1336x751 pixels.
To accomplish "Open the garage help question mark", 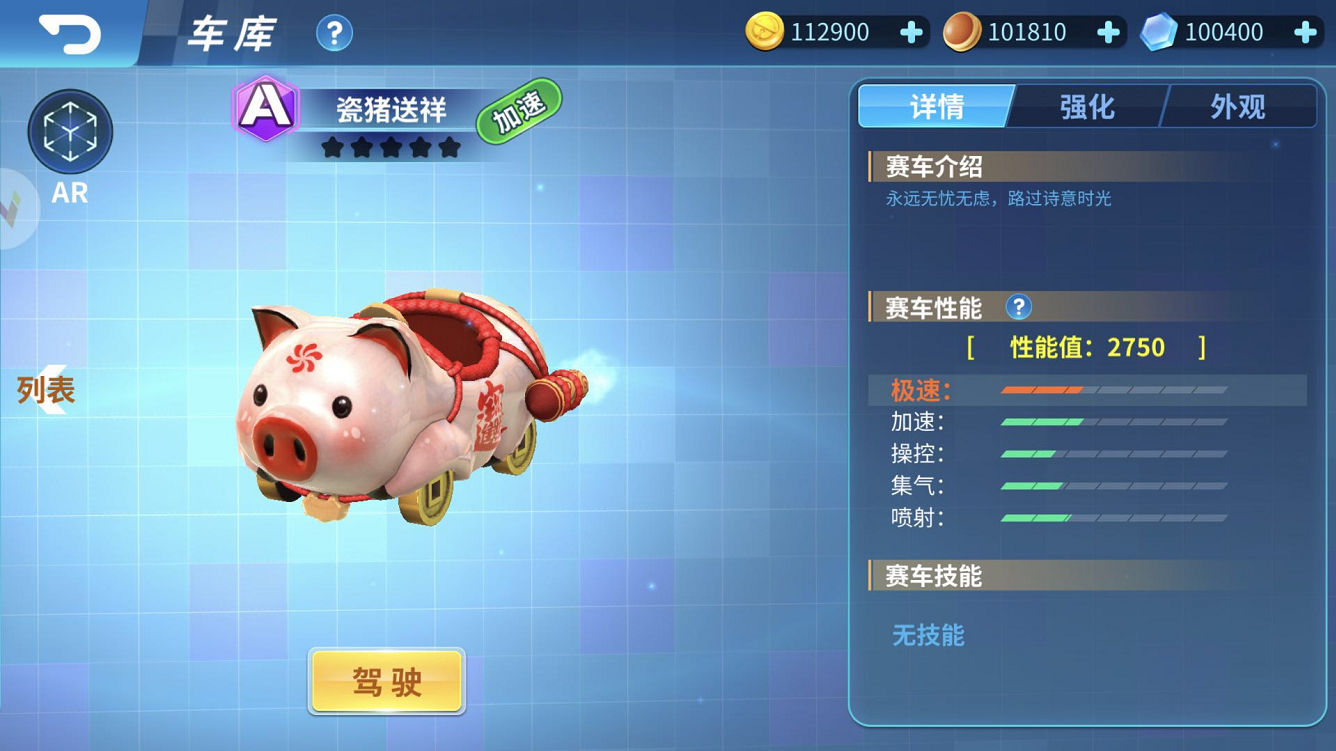I will (334, 34).
